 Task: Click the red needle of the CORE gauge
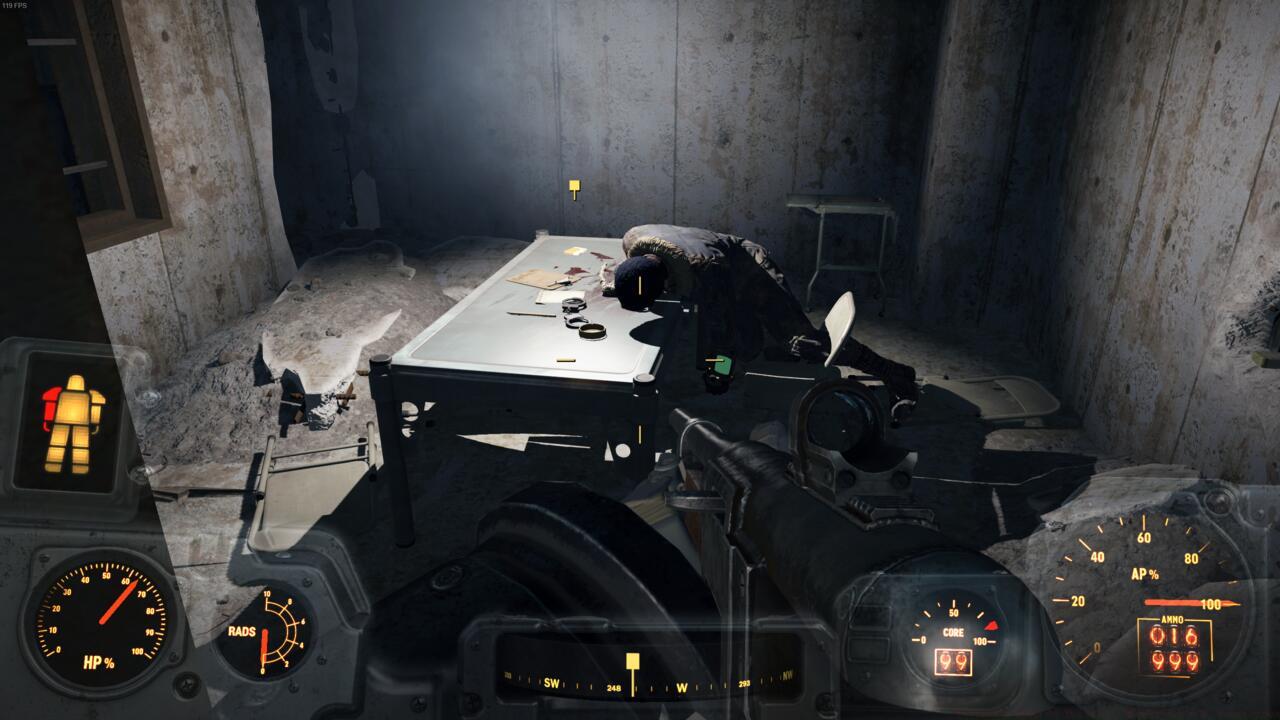992,625
